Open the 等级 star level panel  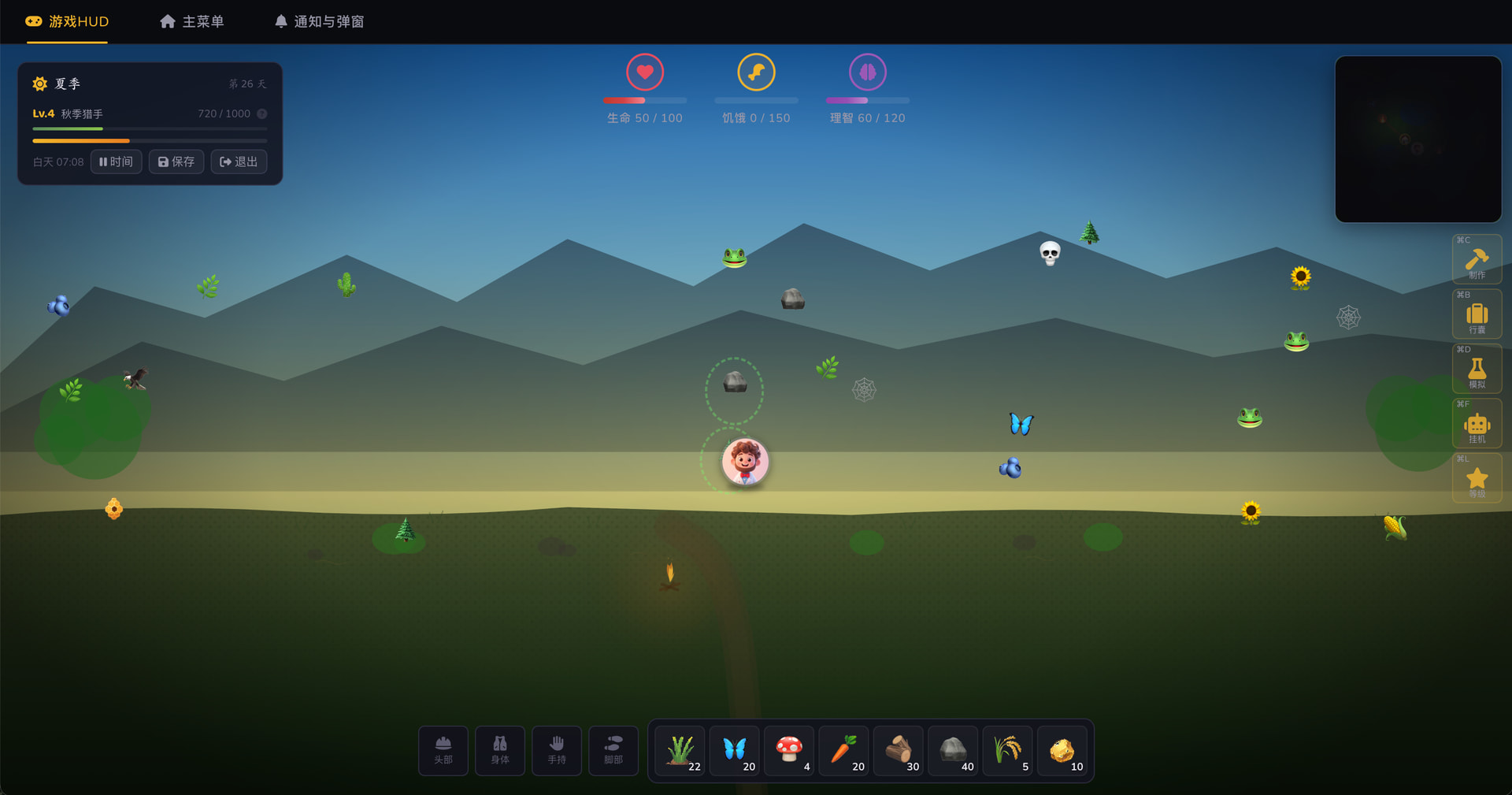pyautogui.click(x=1477, y=479)
